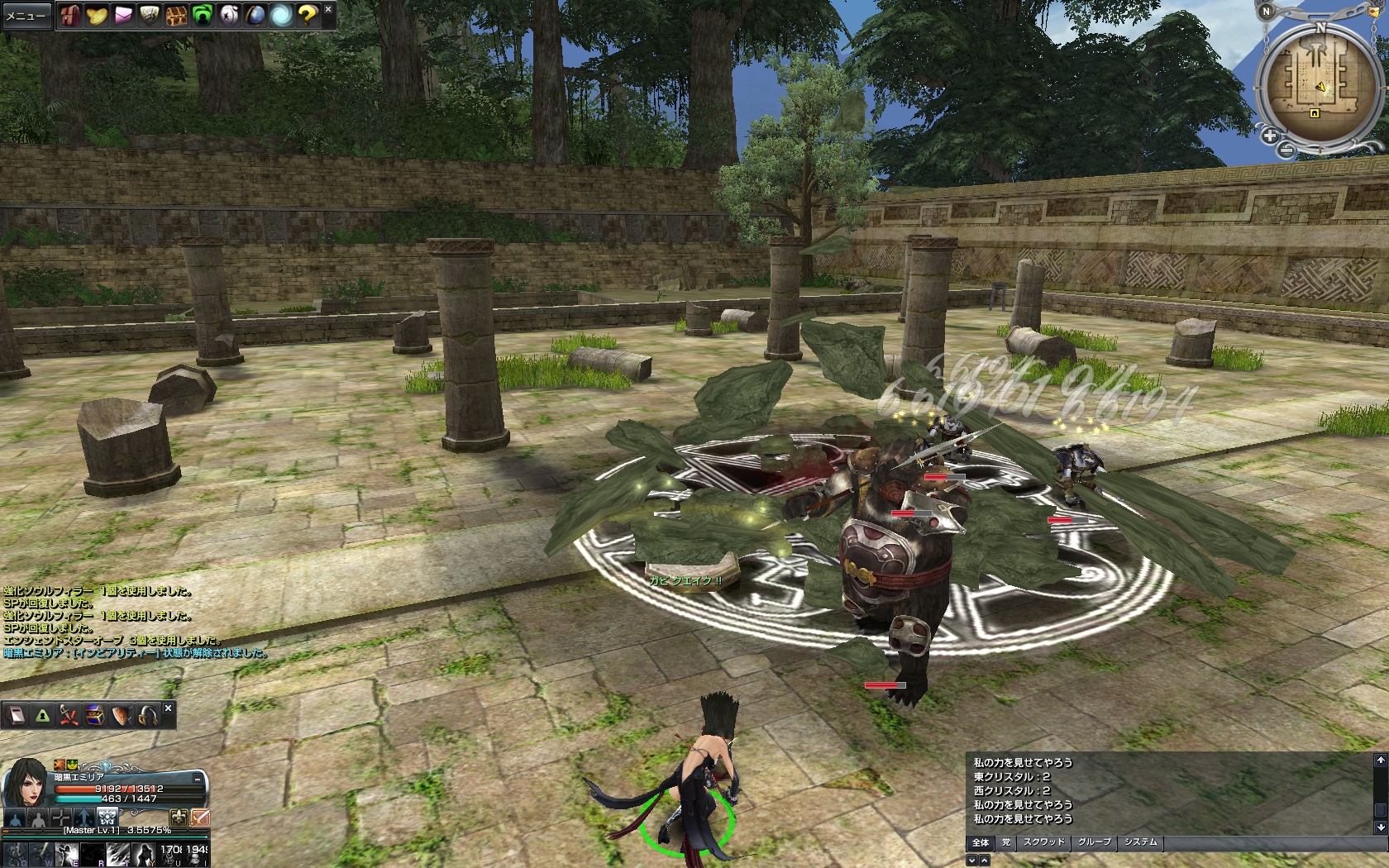
Task: Close the top shortcut toolbar
Action: [328, 9]
